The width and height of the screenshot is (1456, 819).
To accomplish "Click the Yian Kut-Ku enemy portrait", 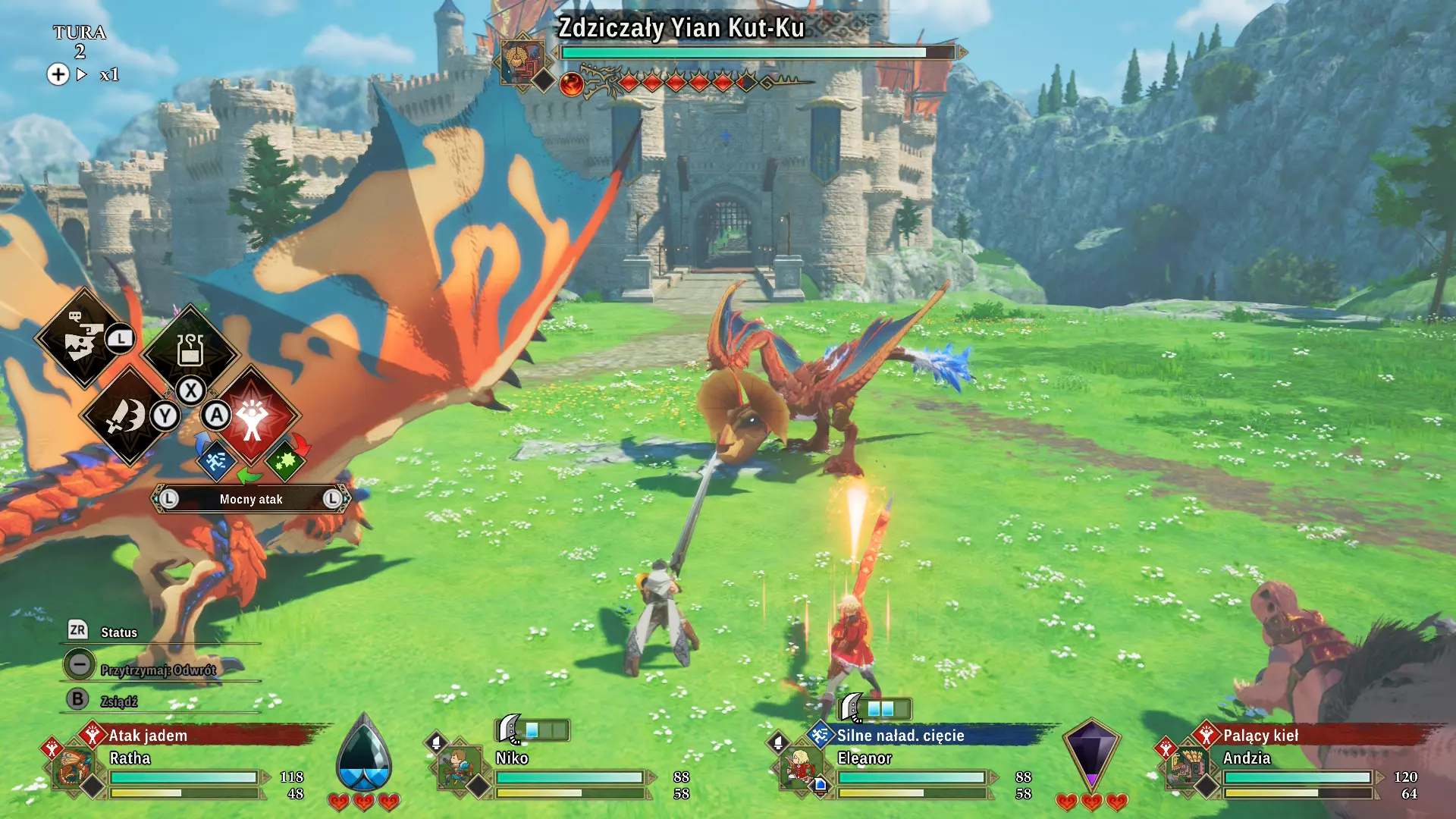I will [x=522, y=61].
